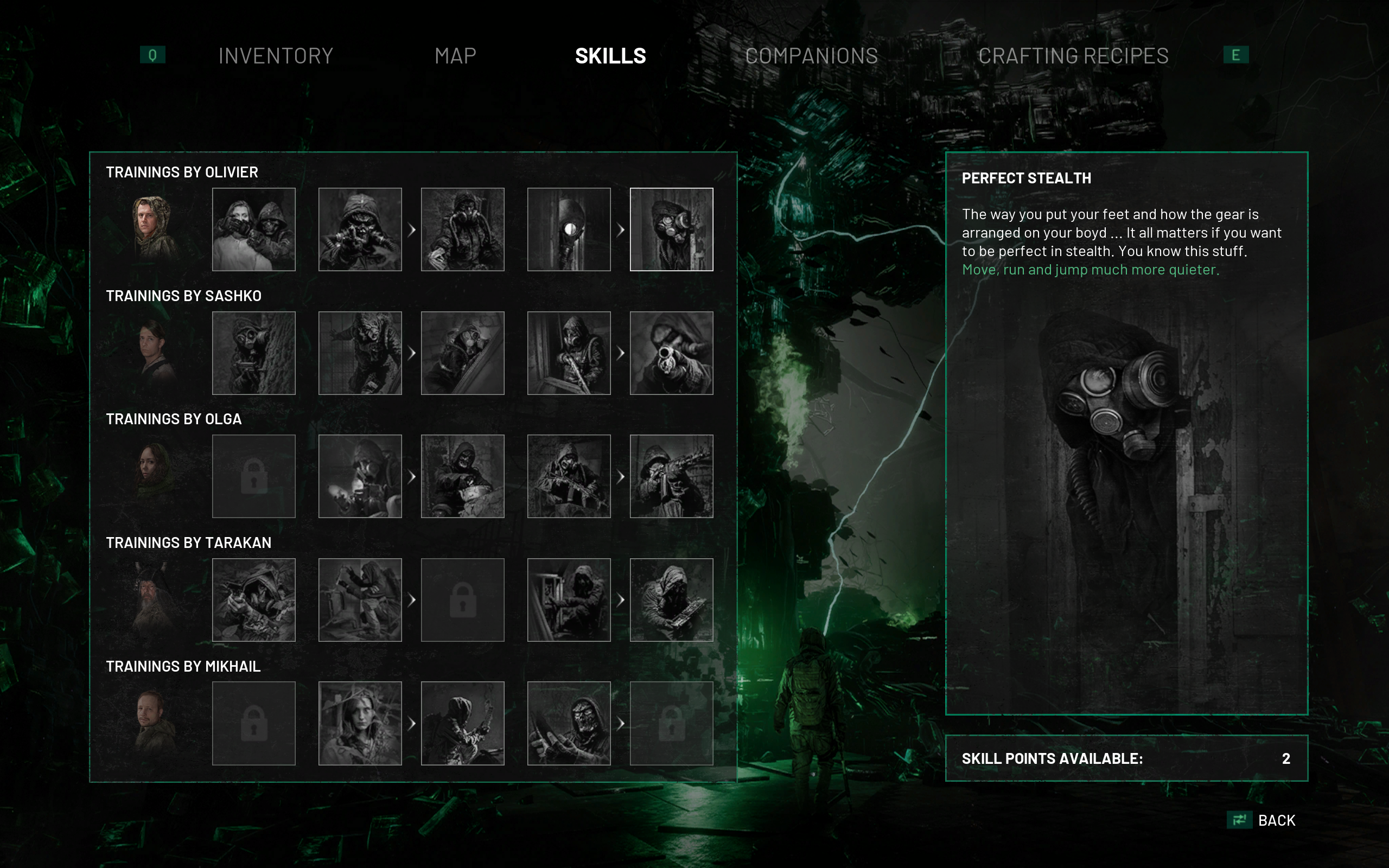Viewport: 1389px width, 868px height.
Task: Select Tarakan's first skill with prone shooter
Action: (x=254, y=599)
